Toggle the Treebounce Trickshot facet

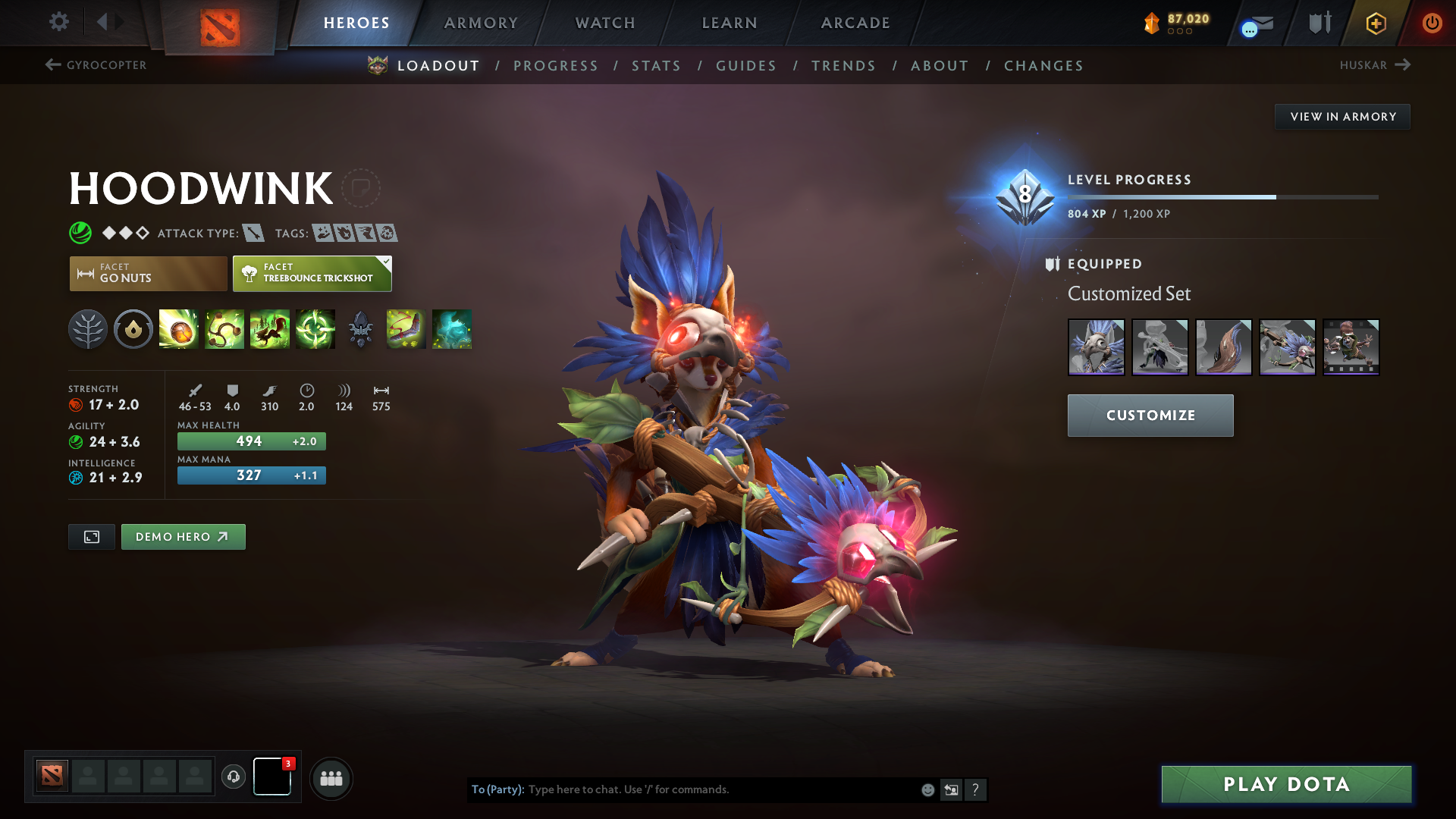[x=312, y=273]
